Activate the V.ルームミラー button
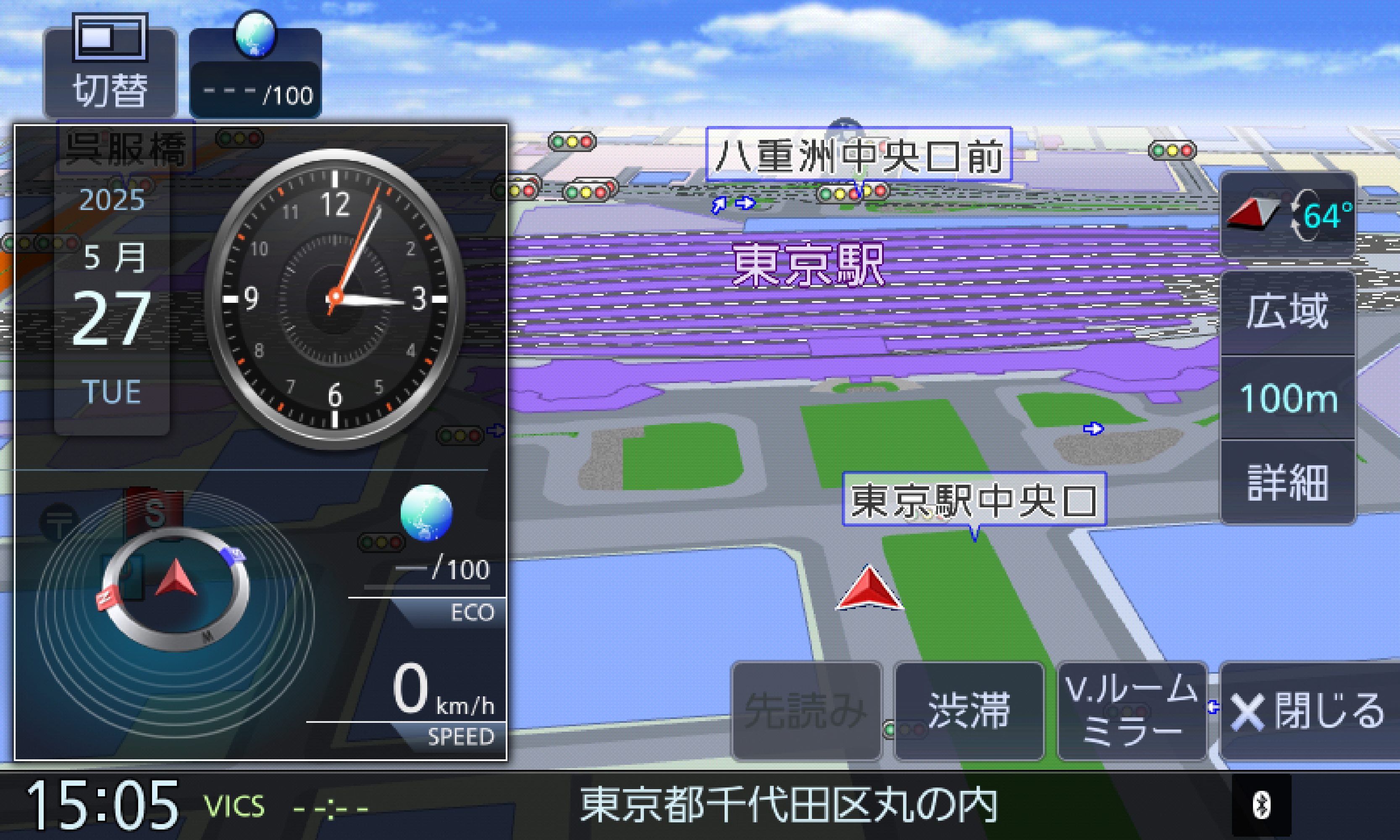 coord(1132,711)
